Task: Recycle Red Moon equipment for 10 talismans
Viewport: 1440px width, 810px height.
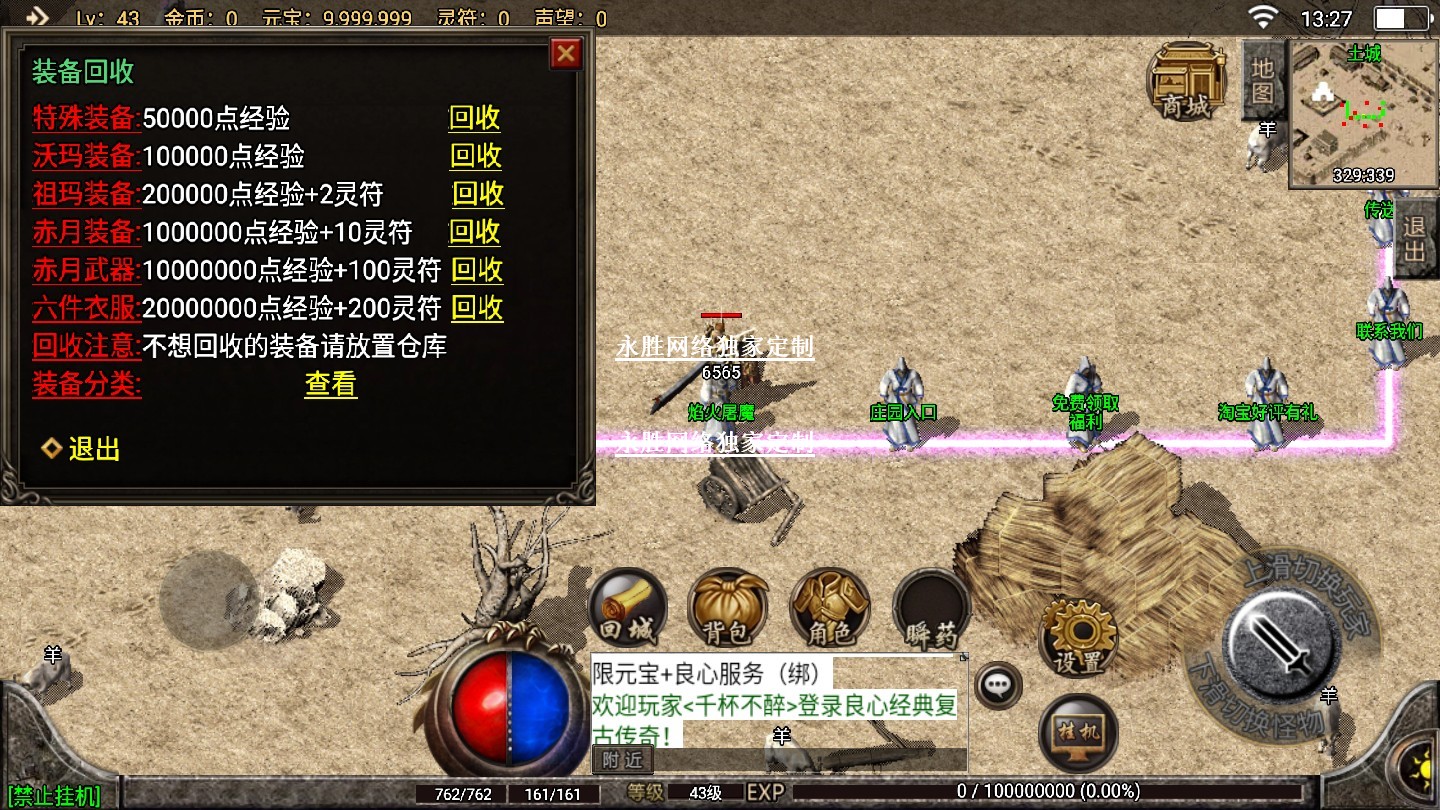Action: point(474,232)
